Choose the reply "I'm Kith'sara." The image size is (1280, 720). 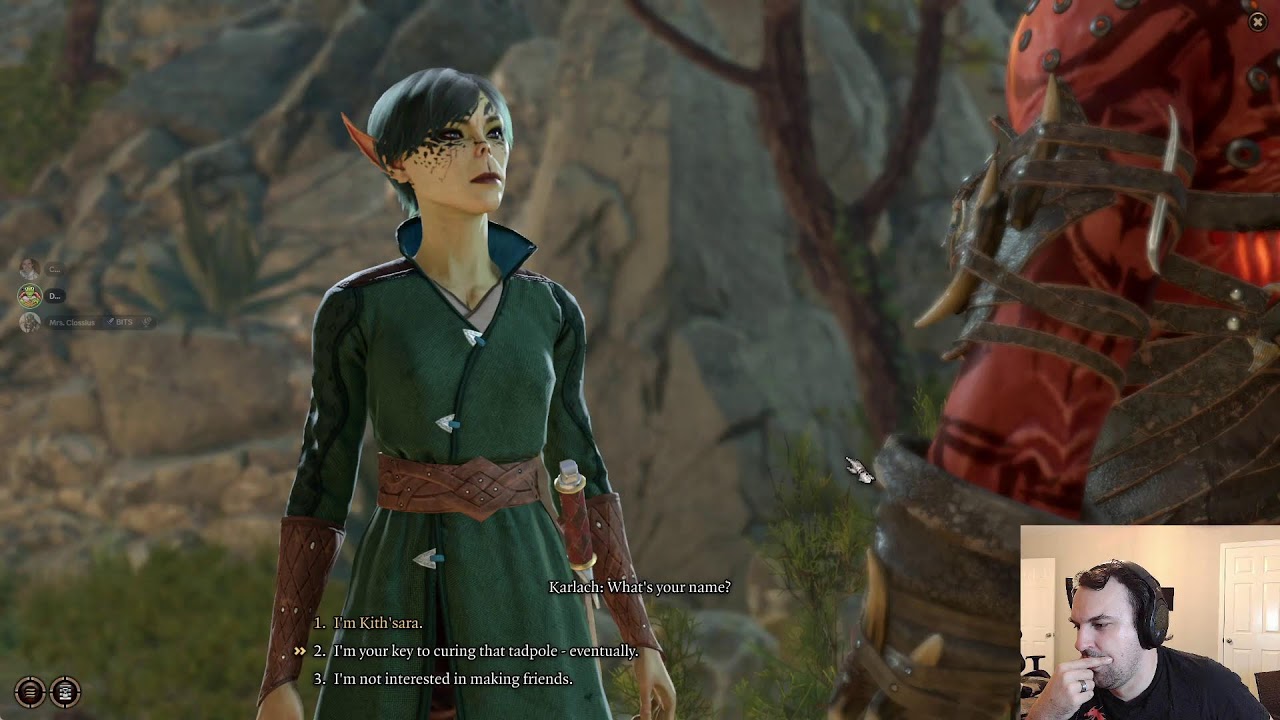(378, 623)
